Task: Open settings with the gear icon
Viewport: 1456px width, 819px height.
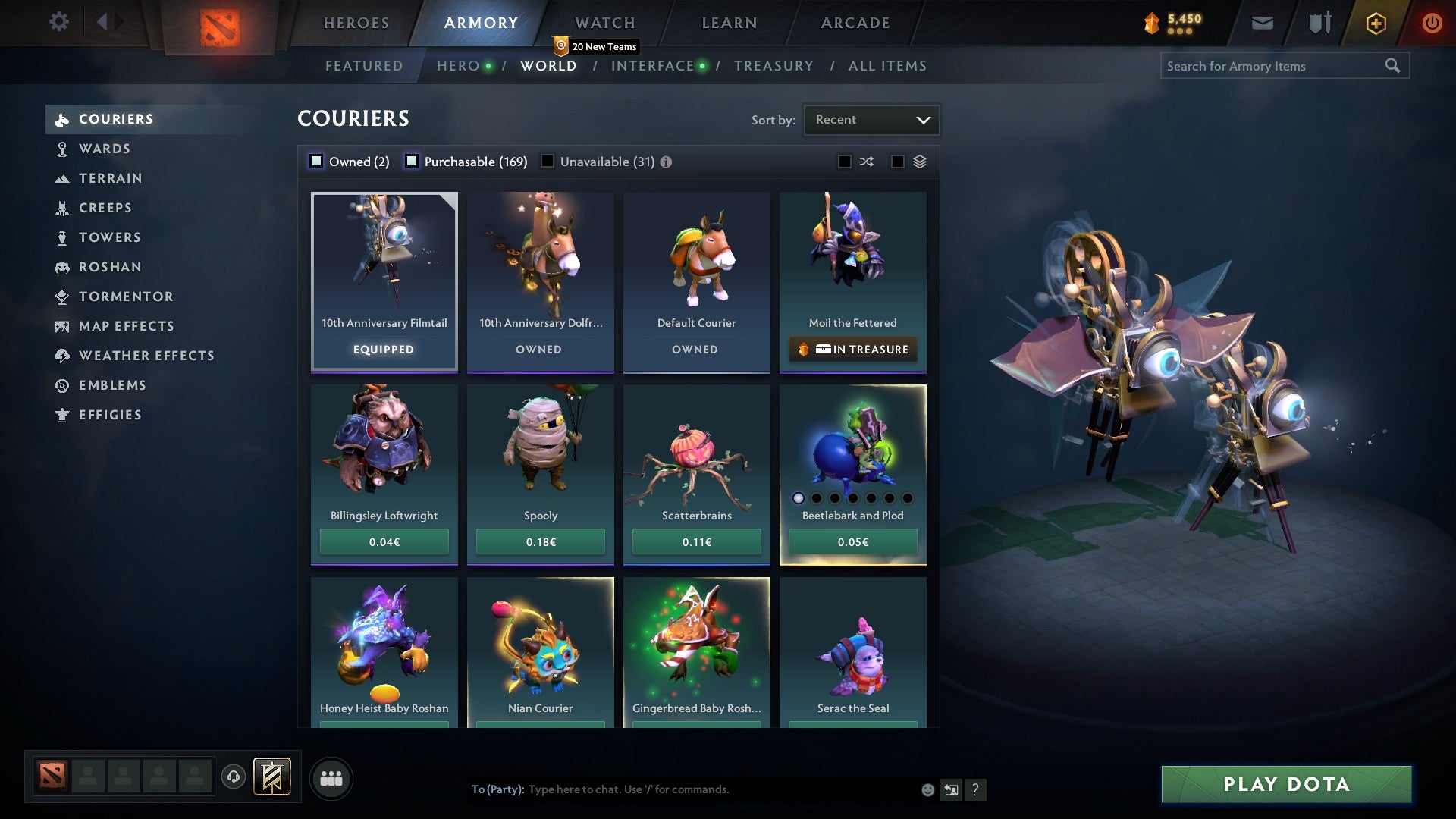Action: 59,23
